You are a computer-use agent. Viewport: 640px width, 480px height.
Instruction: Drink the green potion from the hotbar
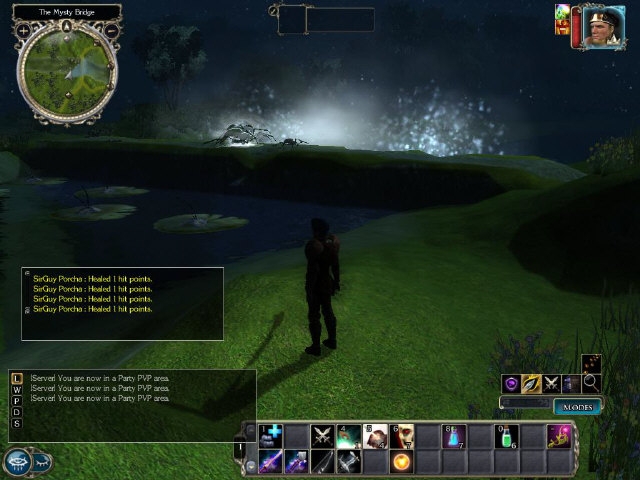[x=505, y=436]
